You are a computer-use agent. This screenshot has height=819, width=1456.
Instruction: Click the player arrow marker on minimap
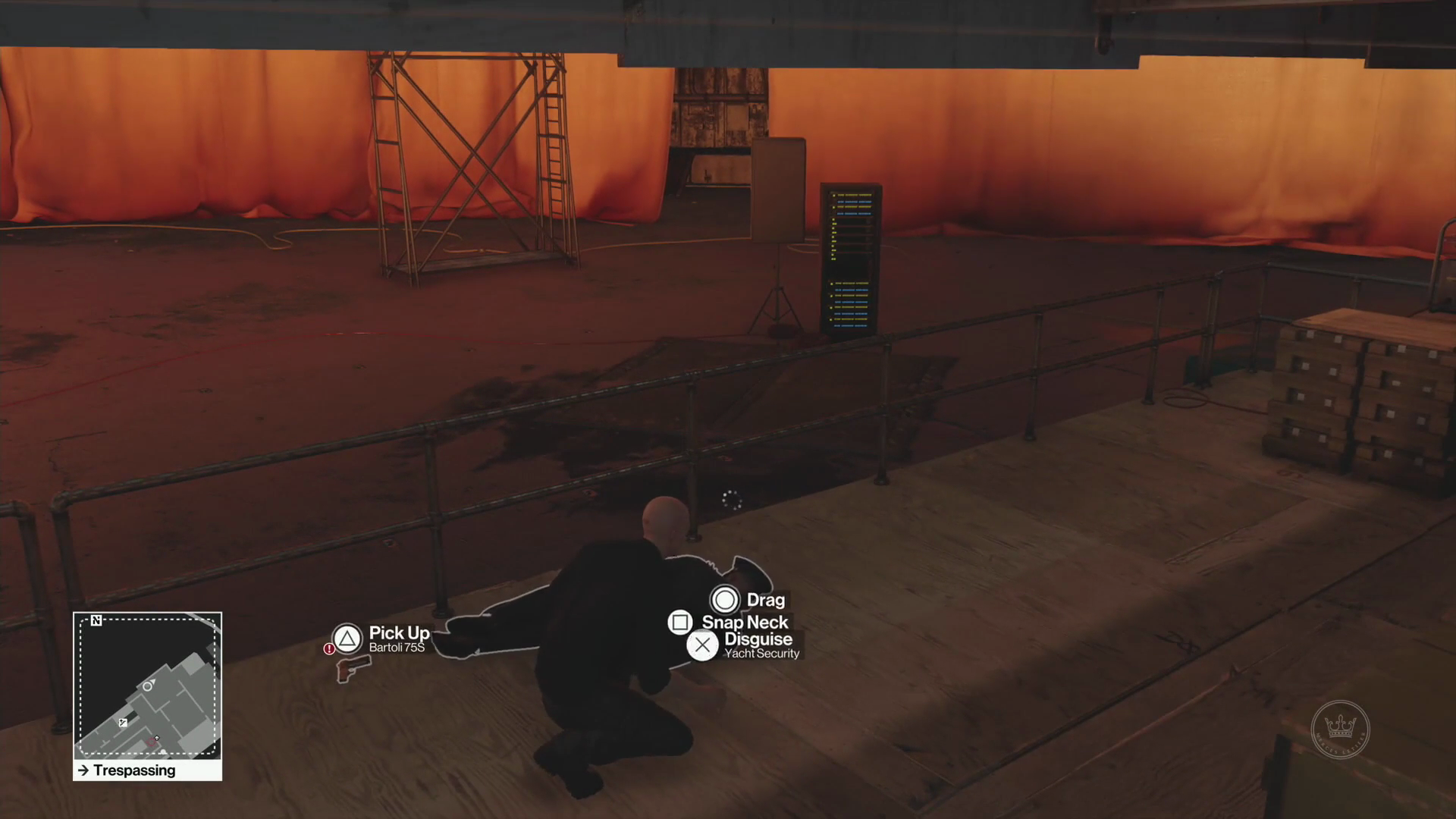click(157, 738)
